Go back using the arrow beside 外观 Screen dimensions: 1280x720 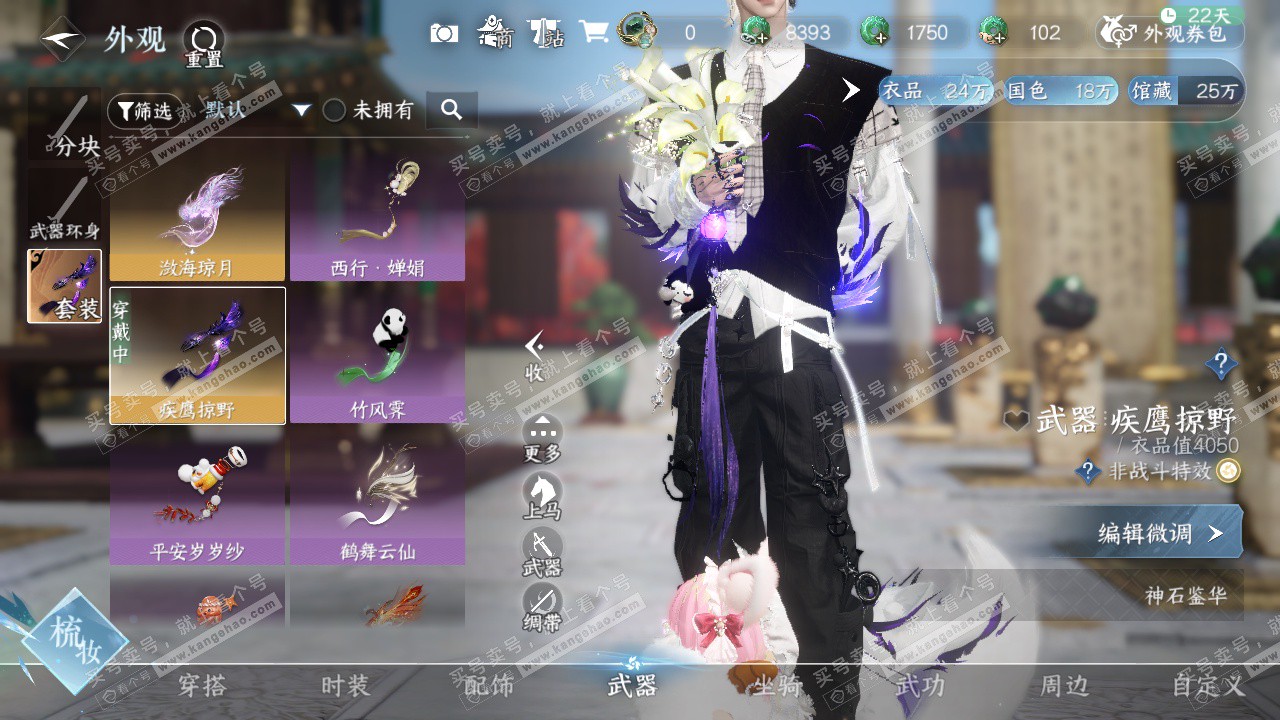pos(63,39)
